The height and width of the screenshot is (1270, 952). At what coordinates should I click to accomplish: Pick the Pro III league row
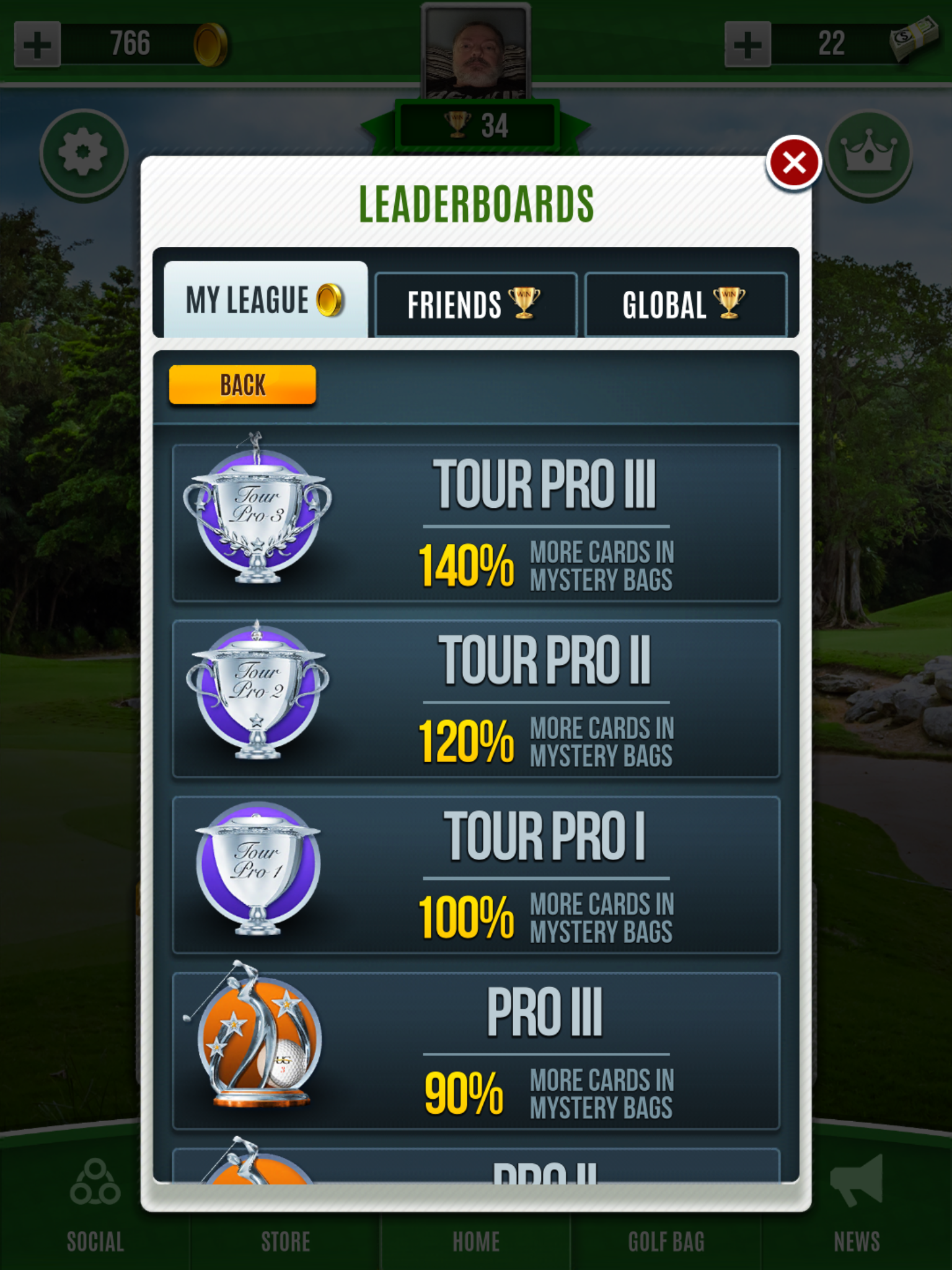475,1051
